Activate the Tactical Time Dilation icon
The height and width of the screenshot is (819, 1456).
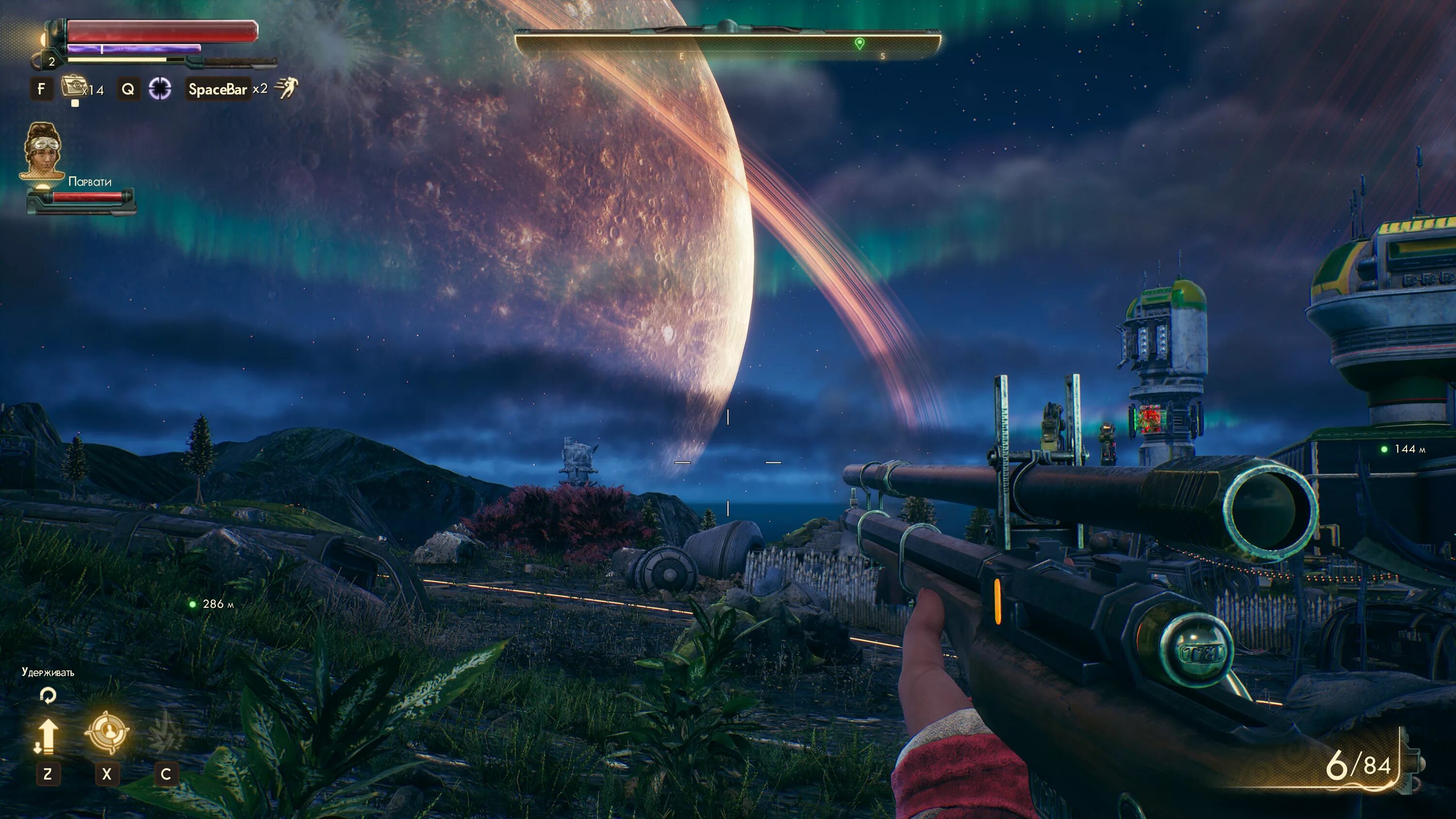(160, 89)
